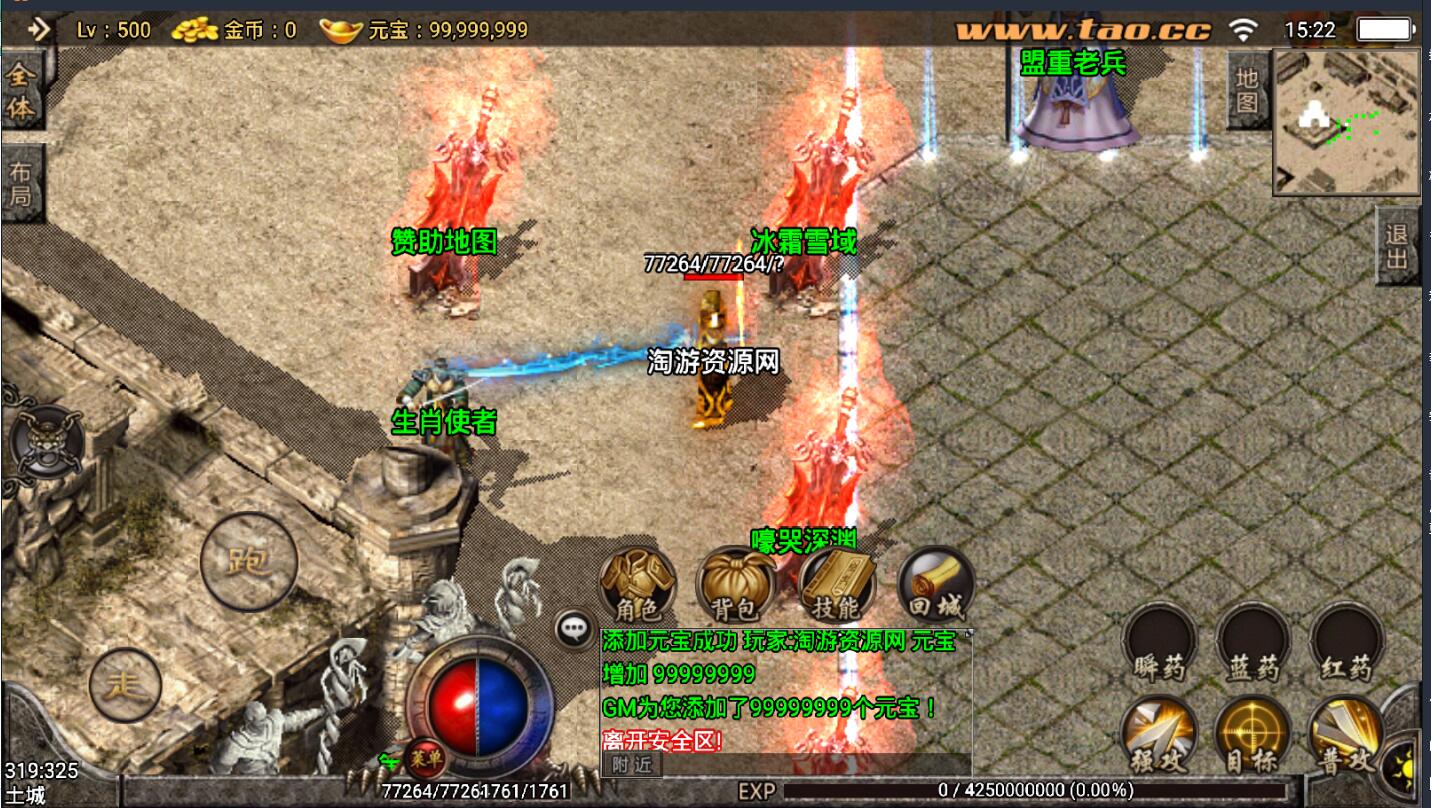Screen dimensions: 1431x808
Task: Click the minimap thumbnail
Action: pyautogui.click(x=1346, y=122)
